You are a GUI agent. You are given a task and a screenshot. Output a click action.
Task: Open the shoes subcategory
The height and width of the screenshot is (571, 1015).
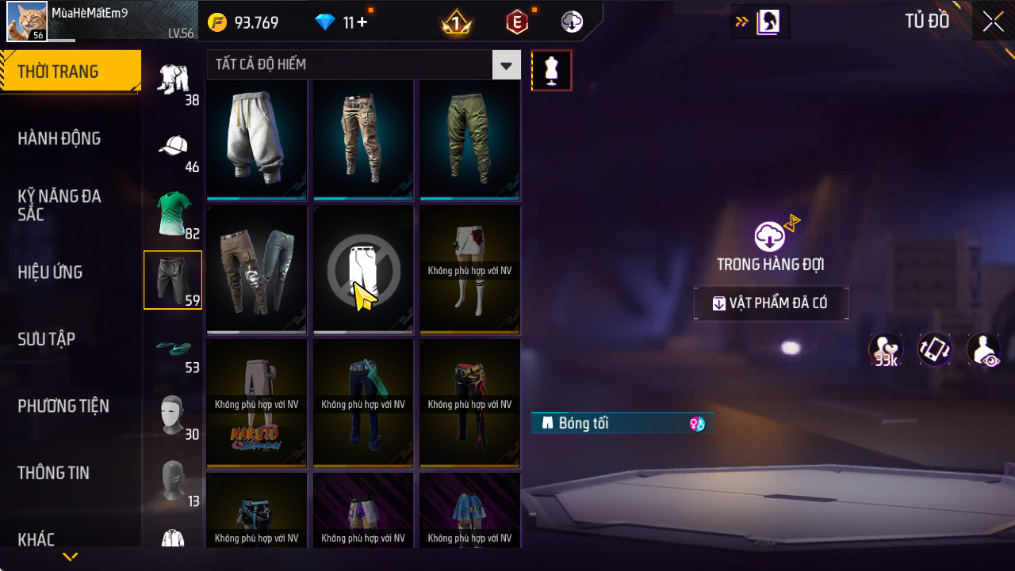point(173,346)
